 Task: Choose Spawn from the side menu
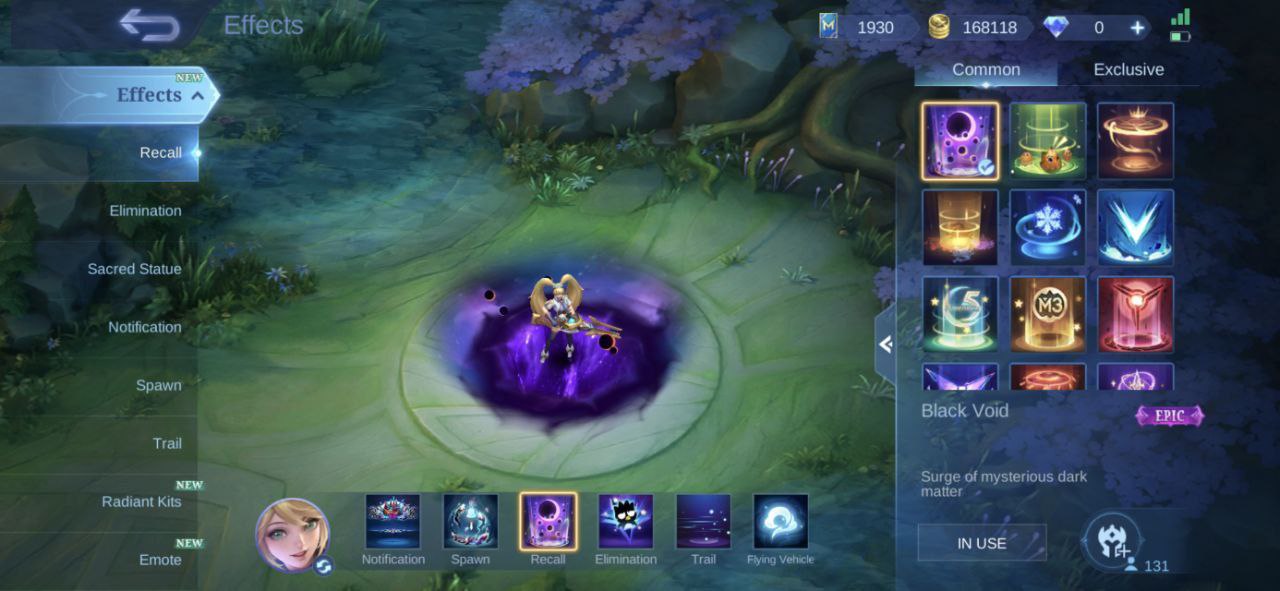point(158,385)
